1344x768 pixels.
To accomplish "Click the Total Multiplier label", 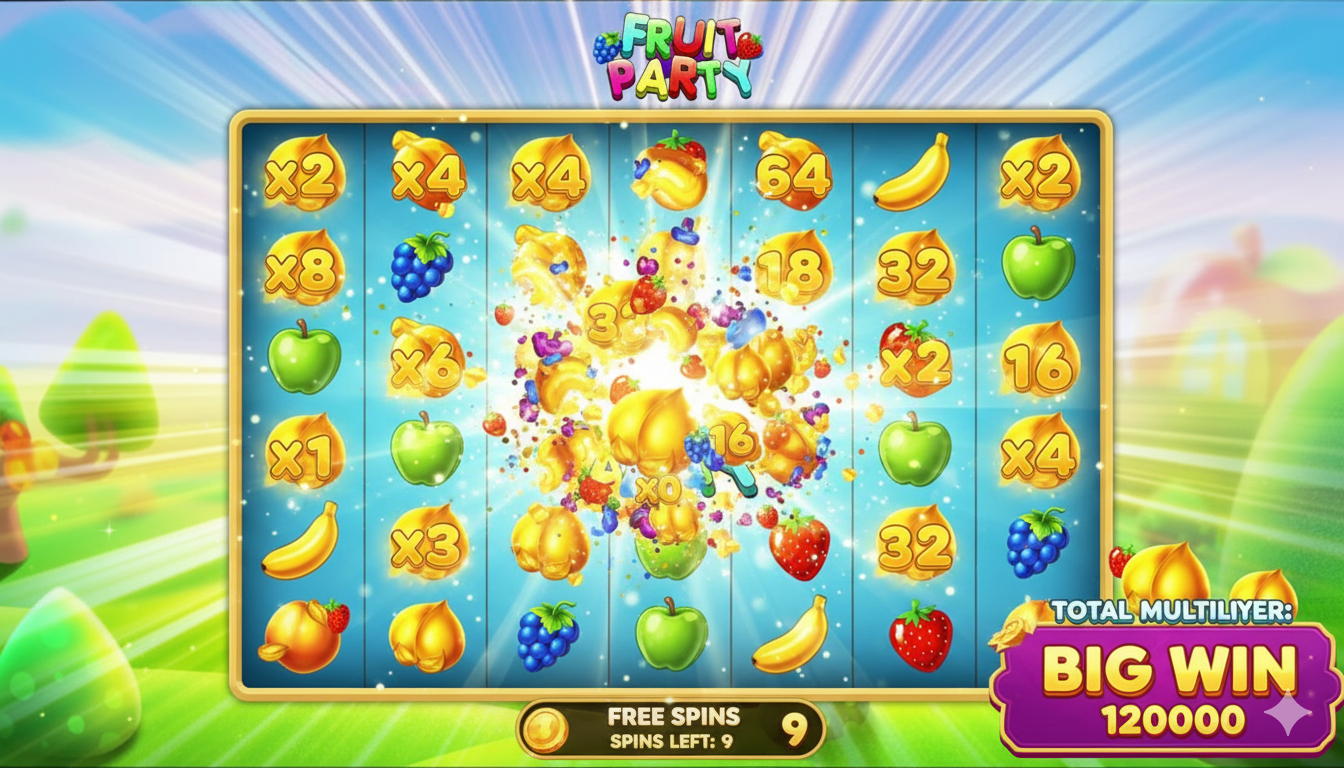I will coord(1173,610).
